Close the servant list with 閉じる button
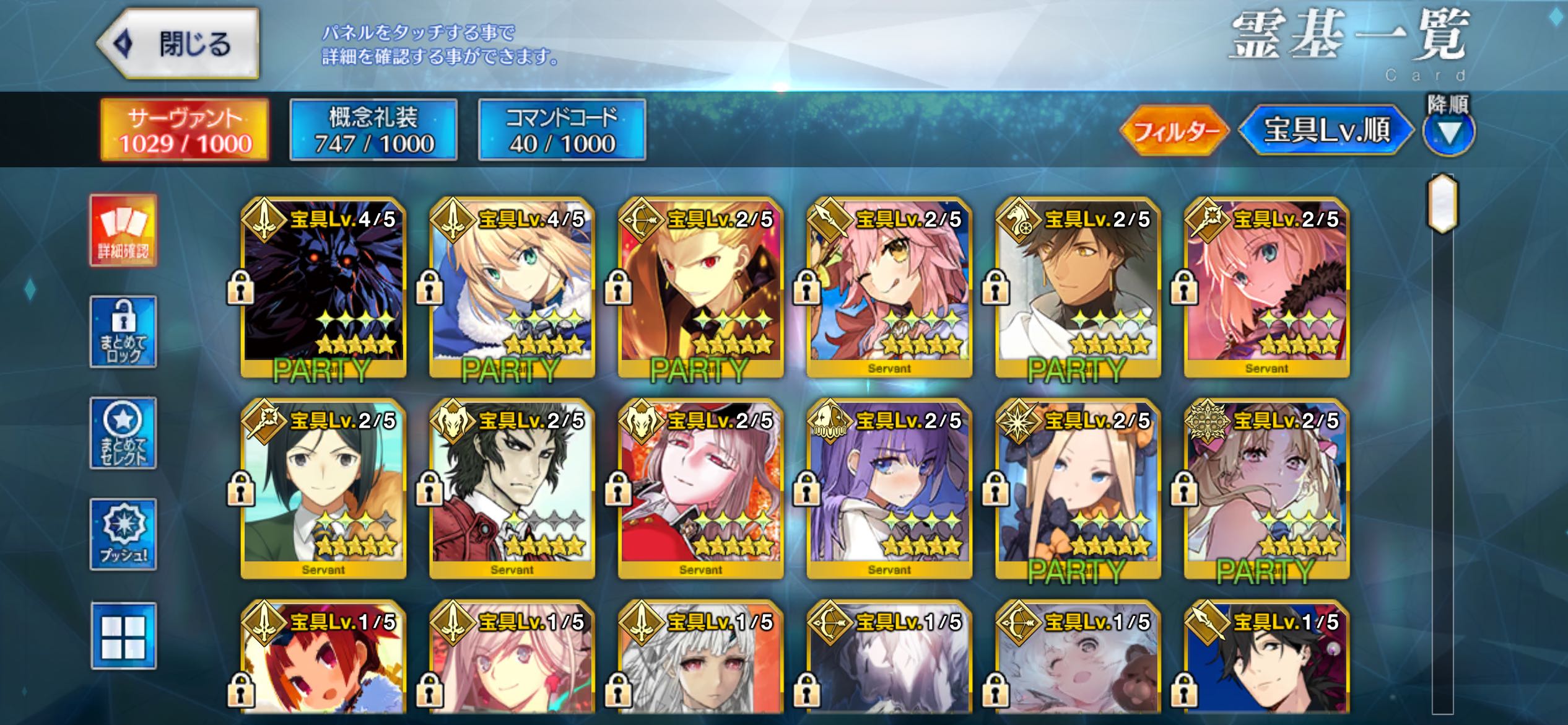This screenshot has height=725, width=1568. point(178,44)
